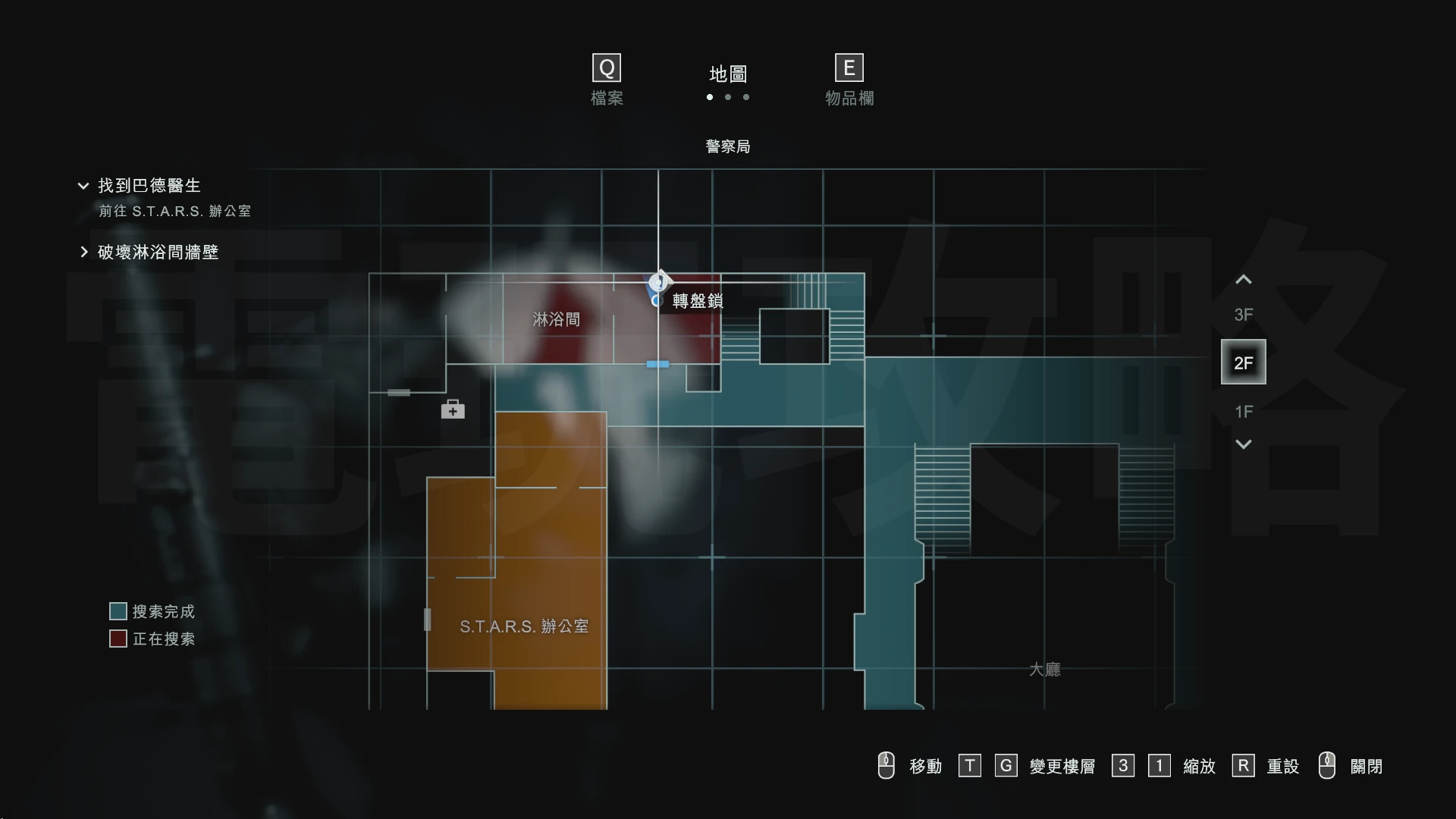Viewport: 1456px width, 819px height.
Task: Click the floor-up arrow above 3F
Action: (1243, 280)
